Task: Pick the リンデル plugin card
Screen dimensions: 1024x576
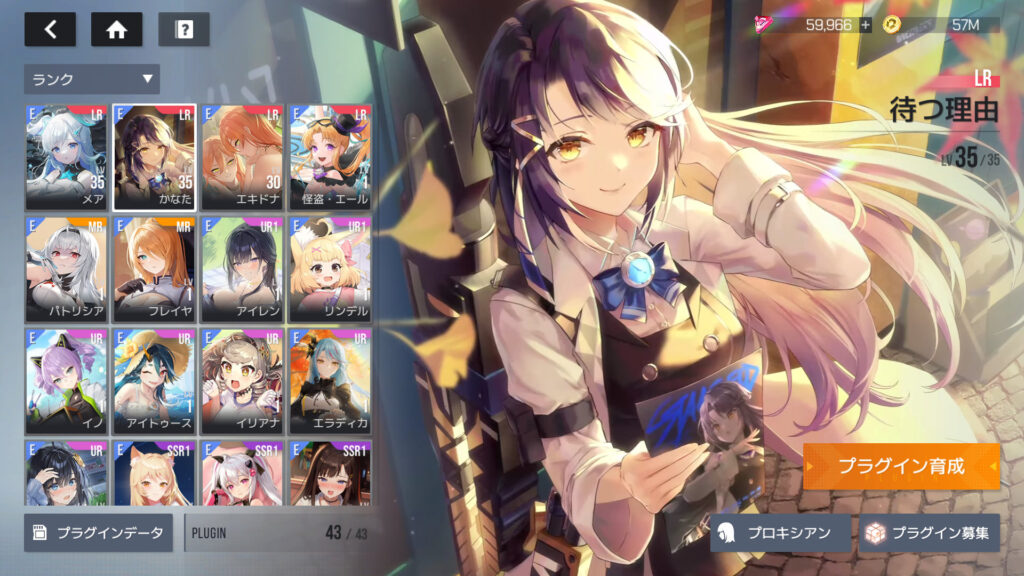Action: (x=330, y=268)
